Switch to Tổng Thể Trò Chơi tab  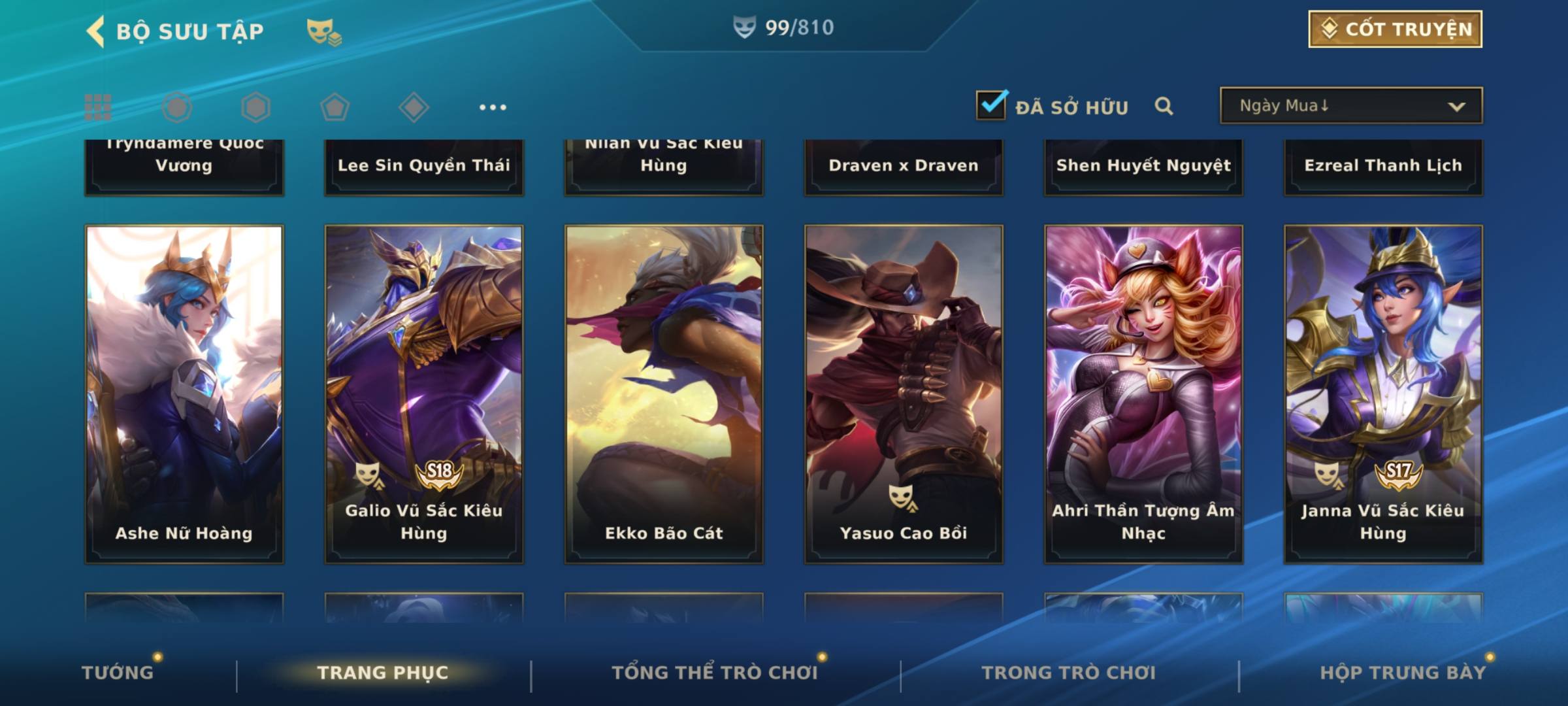pyautogui.click(x=715, y=672)
